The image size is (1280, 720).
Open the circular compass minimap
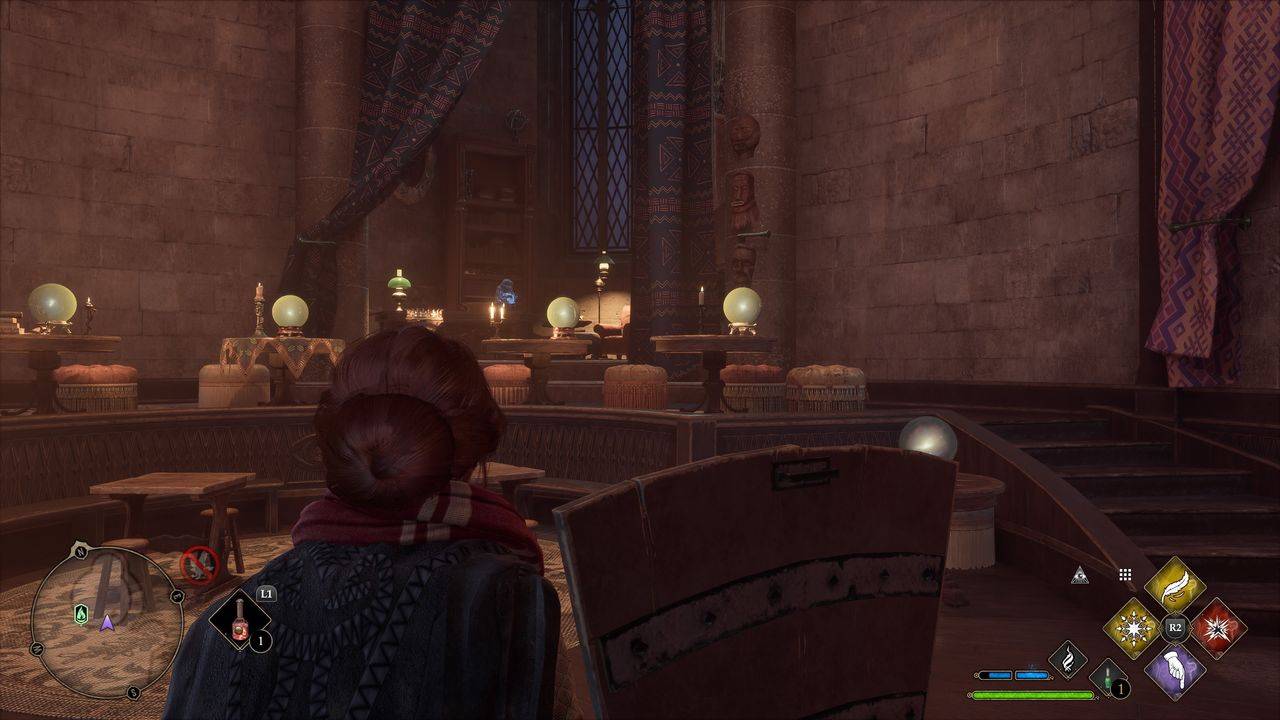pos(107,621)
